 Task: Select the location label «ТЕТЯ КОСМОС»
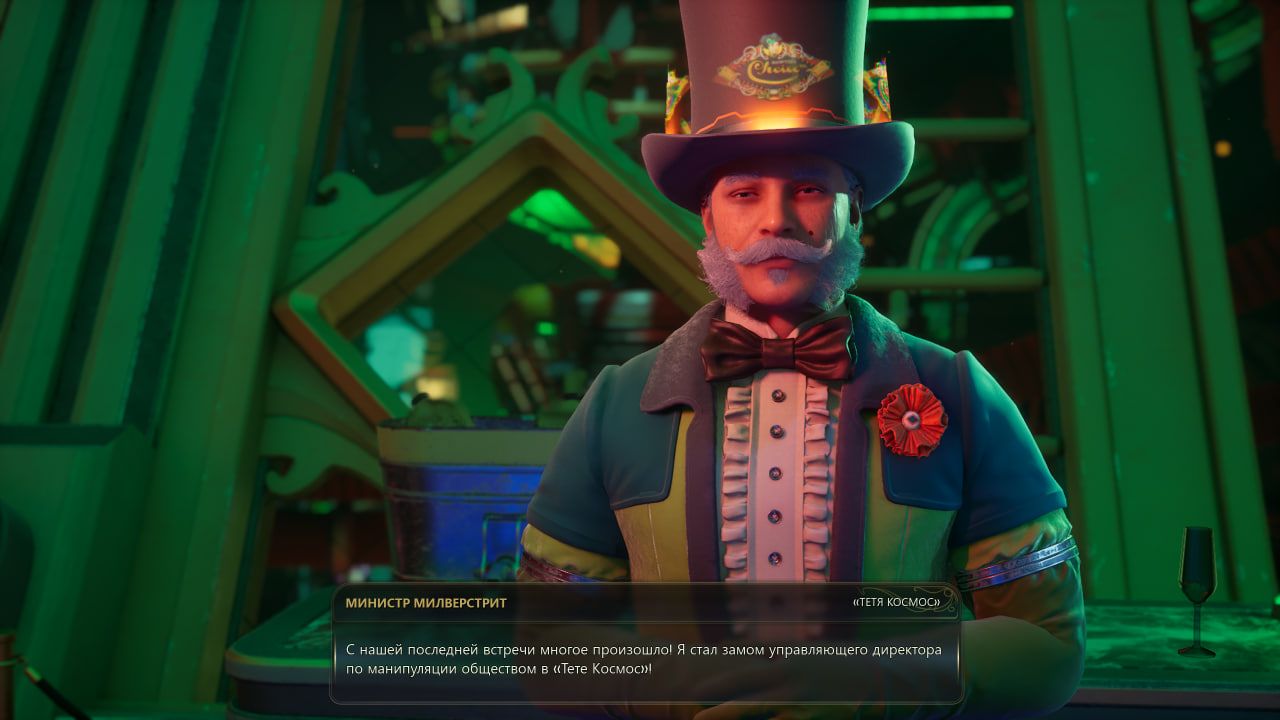pyautogui.click(x=896, y=603)
